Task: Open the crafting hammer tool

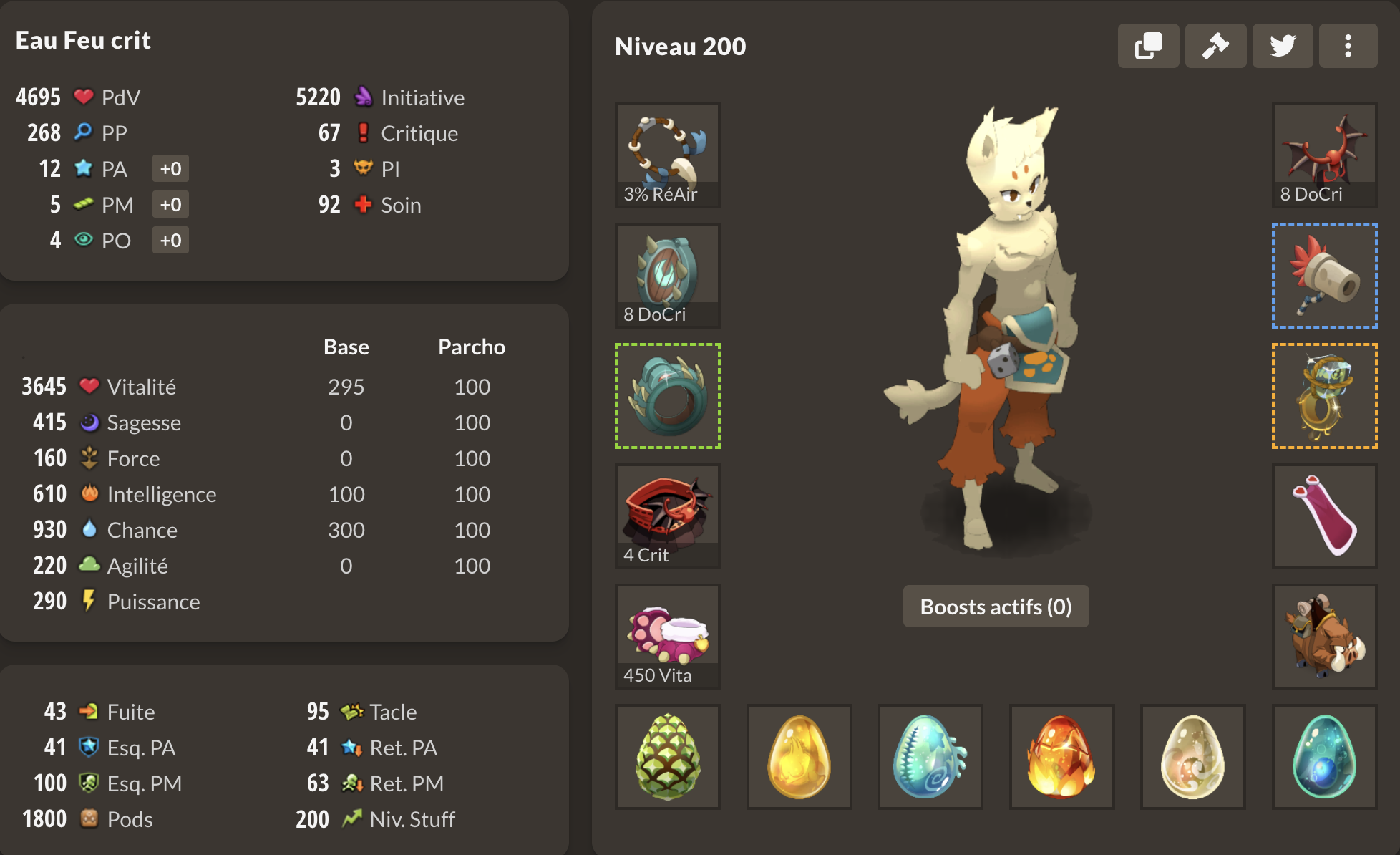Action: (x=1215, y=45)
